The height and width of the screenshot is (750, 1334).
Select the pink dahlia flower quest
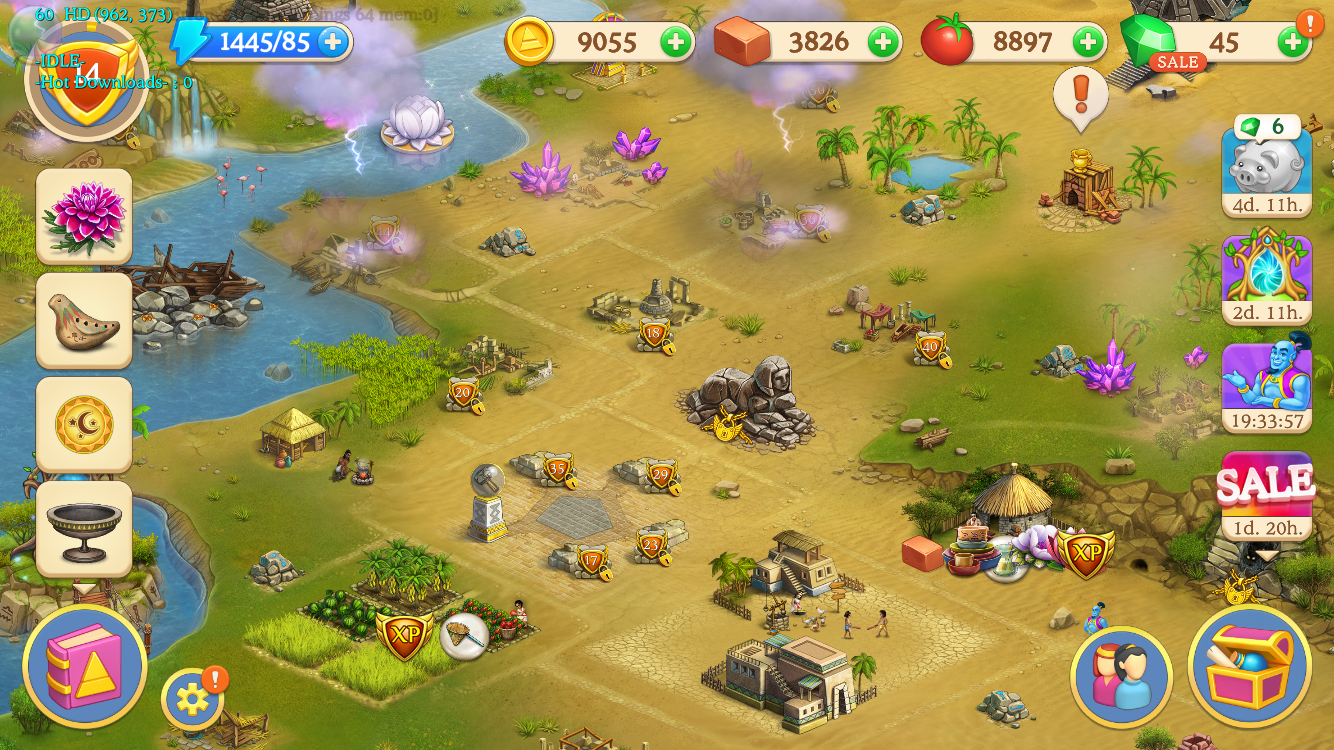click(84, 216)
